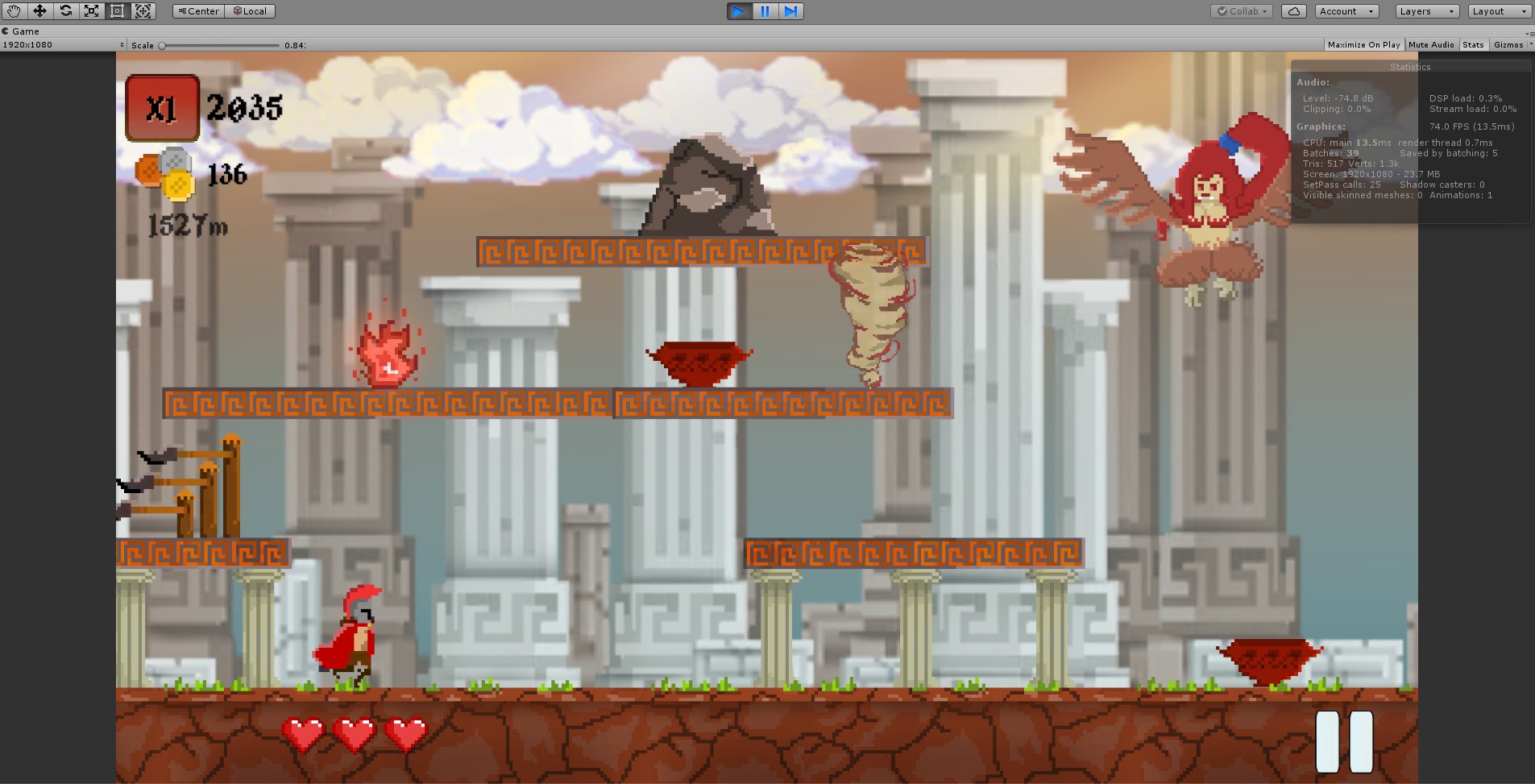Open the 1920x1080 resolution dropdown

pos(60,45)
